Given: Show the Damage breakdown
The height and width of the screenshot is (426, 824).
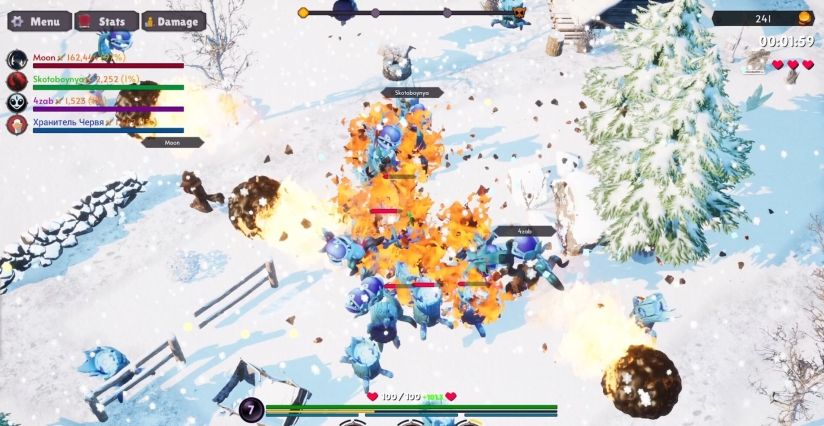Looking at the screenshot, I should (173, 21).
